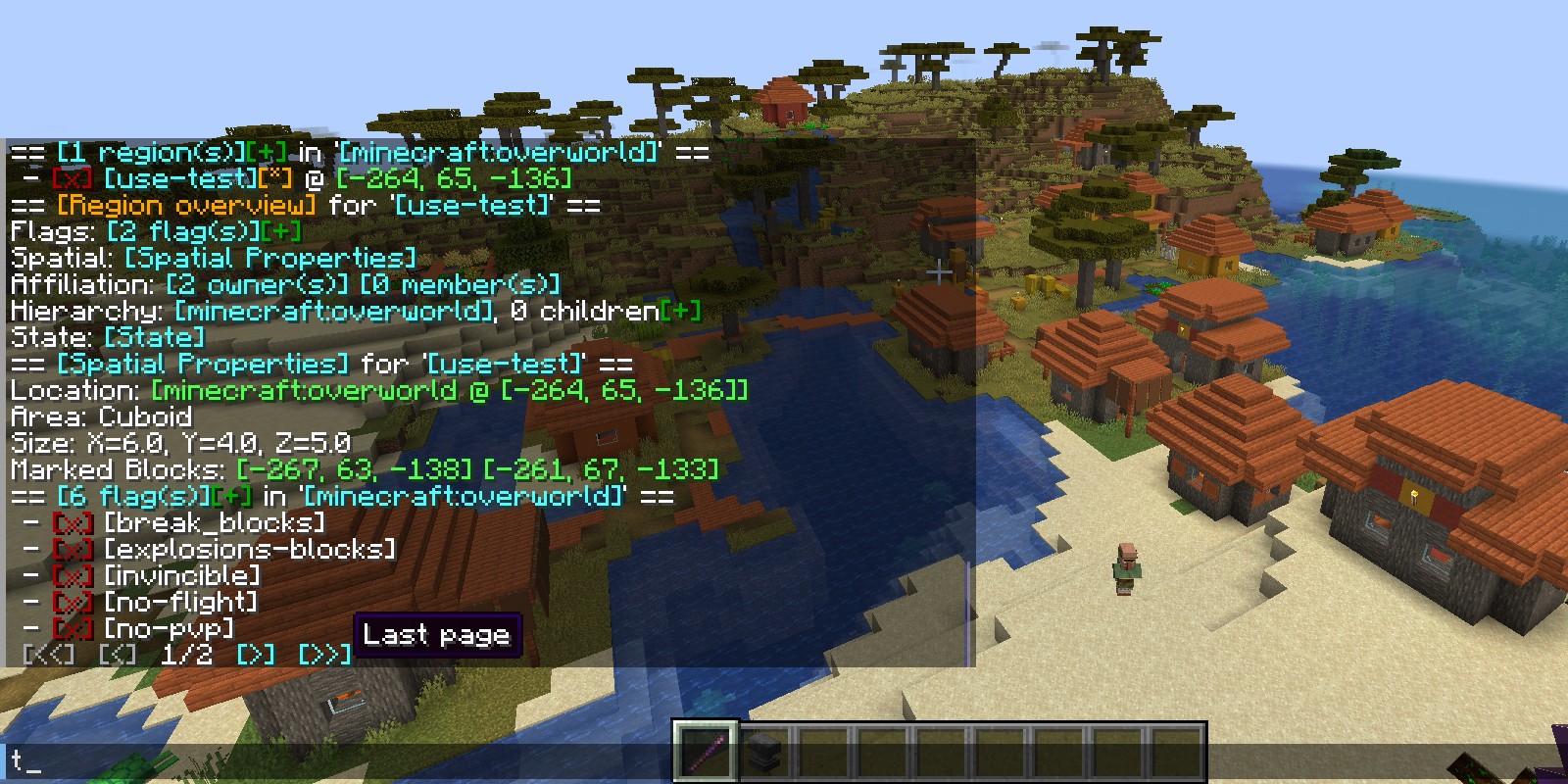This screenshot has height=784, width=1568.
Task: Teleport via the [-264, 65, -136] link on the use-test row
Action: 453,179
